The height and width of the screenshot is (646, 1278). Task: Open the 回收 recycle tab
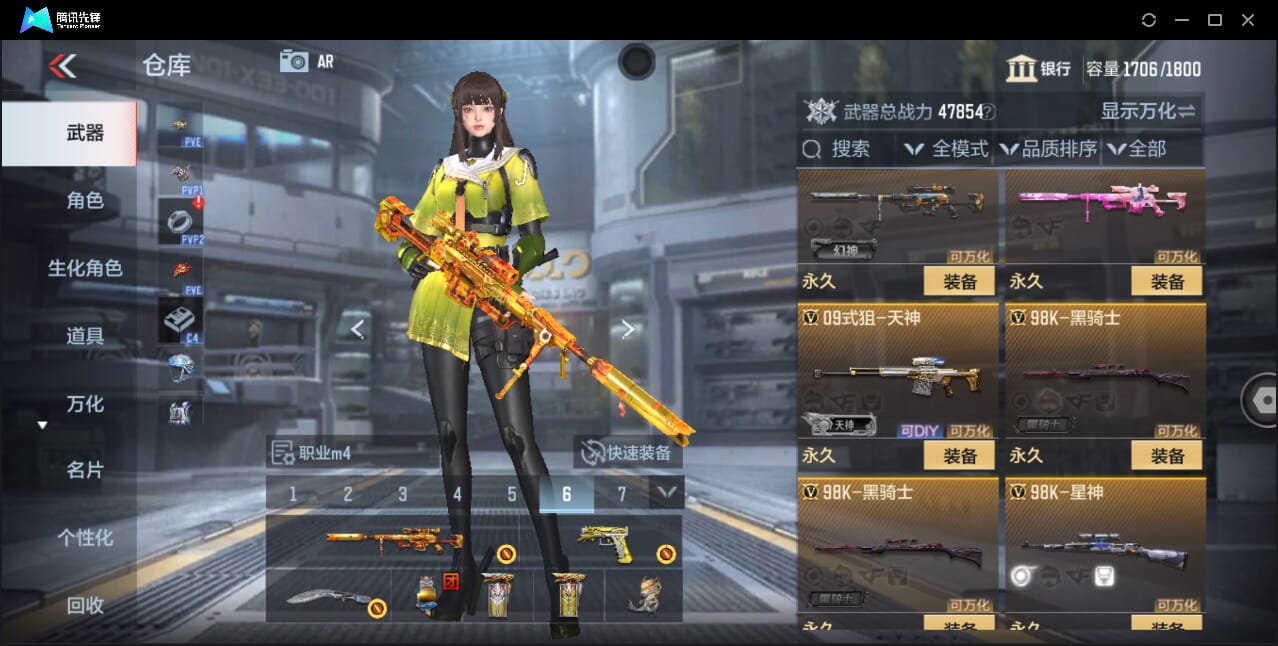84,605
